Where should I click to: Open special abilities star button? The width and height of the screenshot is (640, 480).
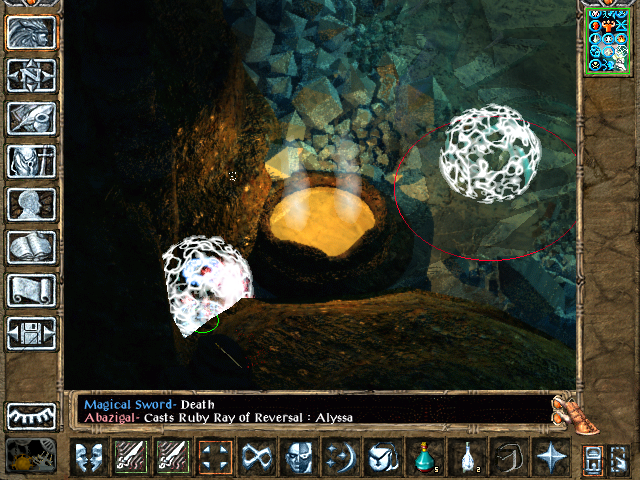point(549,458)
